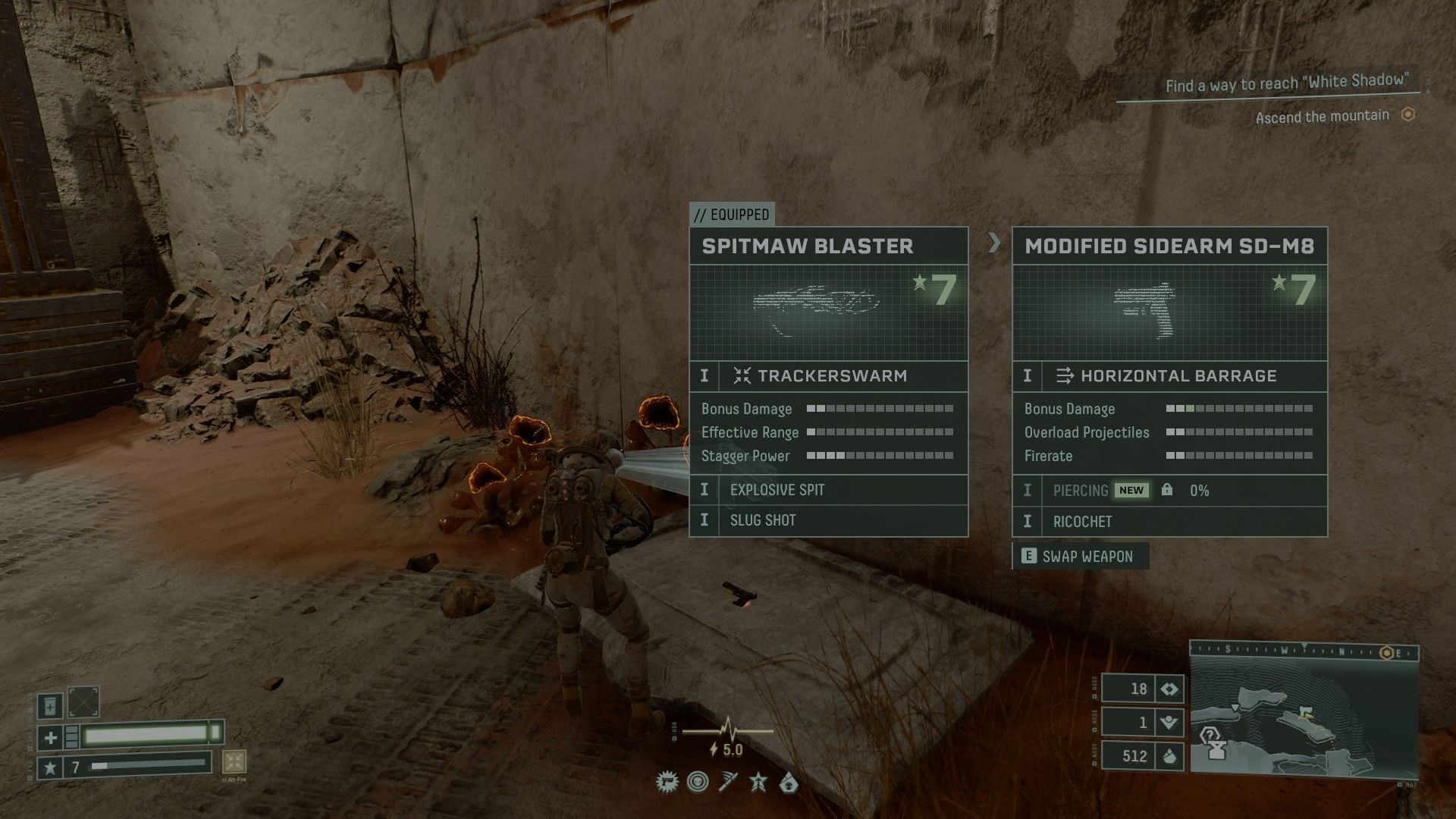Click the pistol burst status icon

pos(667,782)
